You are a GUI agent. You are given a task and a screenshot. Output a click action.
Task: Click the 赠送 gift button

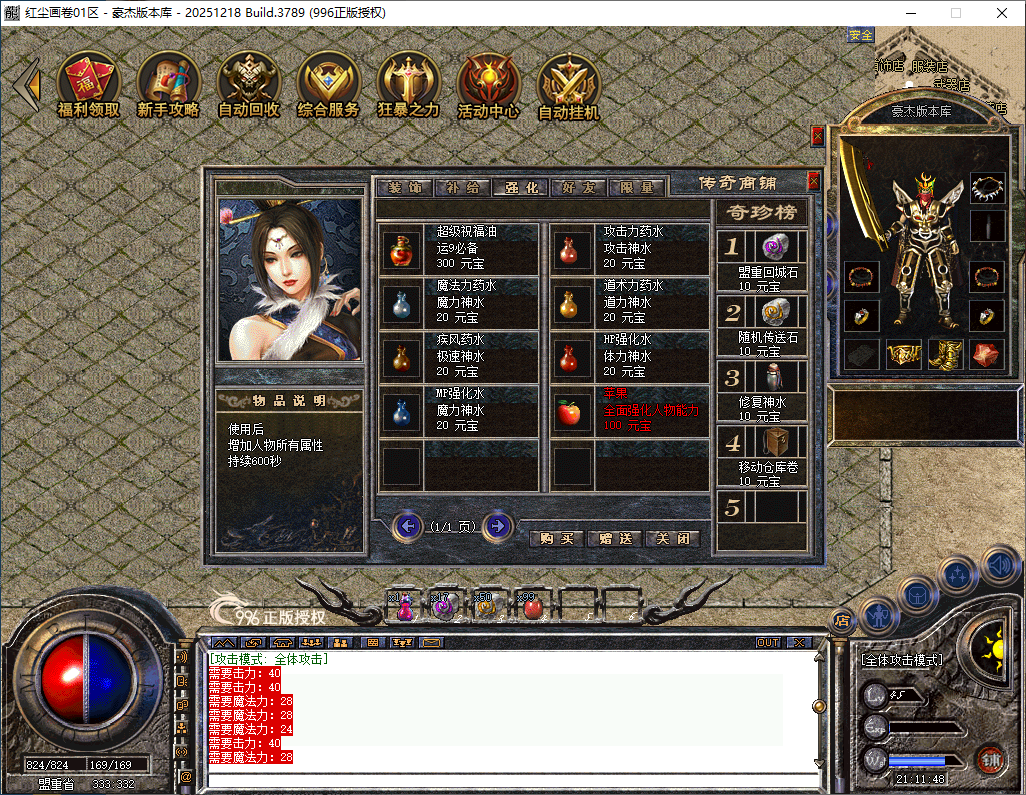(x=615, y=538)
